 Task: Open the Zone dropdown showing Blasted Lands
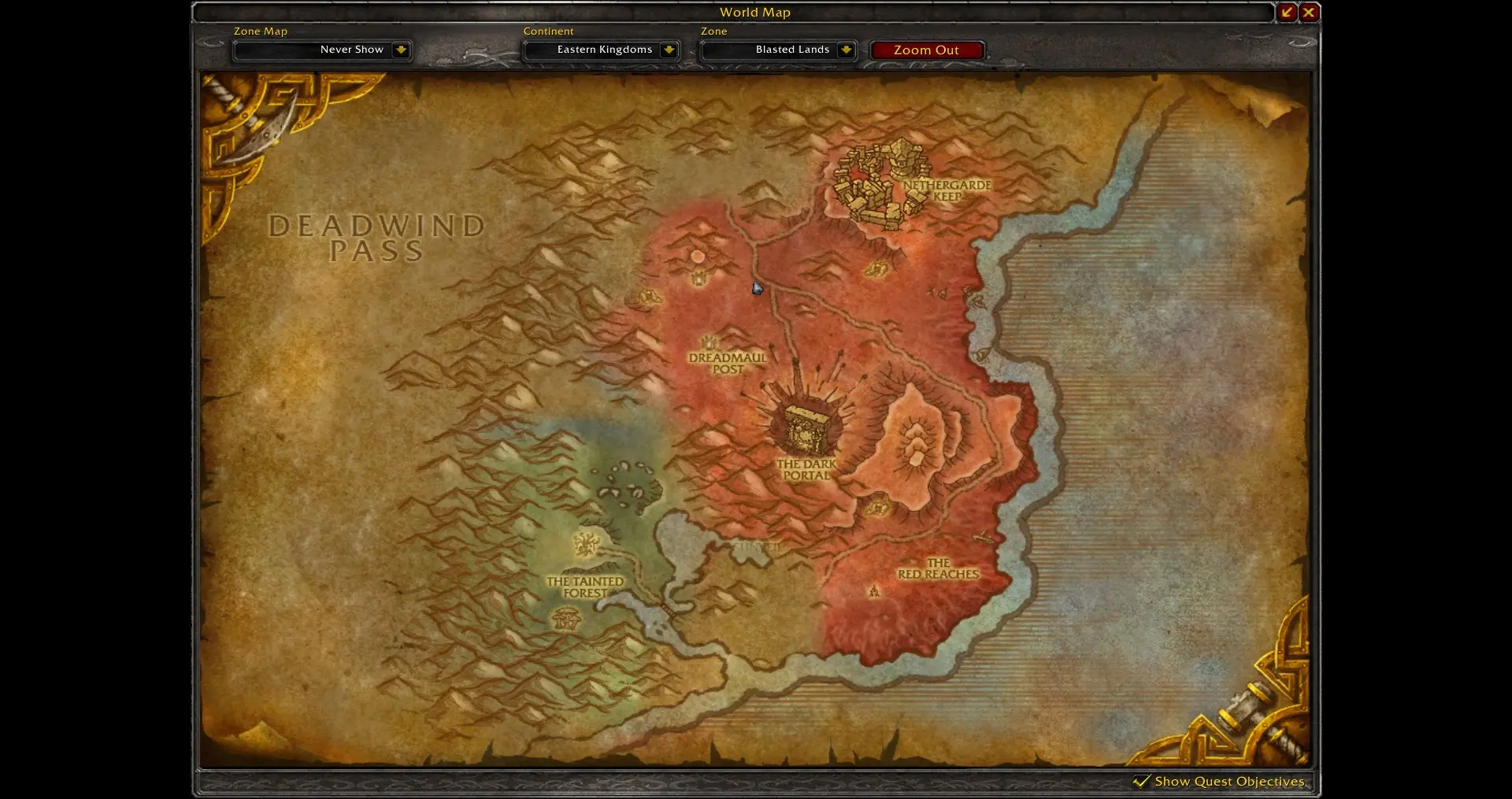[x=846, y=50]
